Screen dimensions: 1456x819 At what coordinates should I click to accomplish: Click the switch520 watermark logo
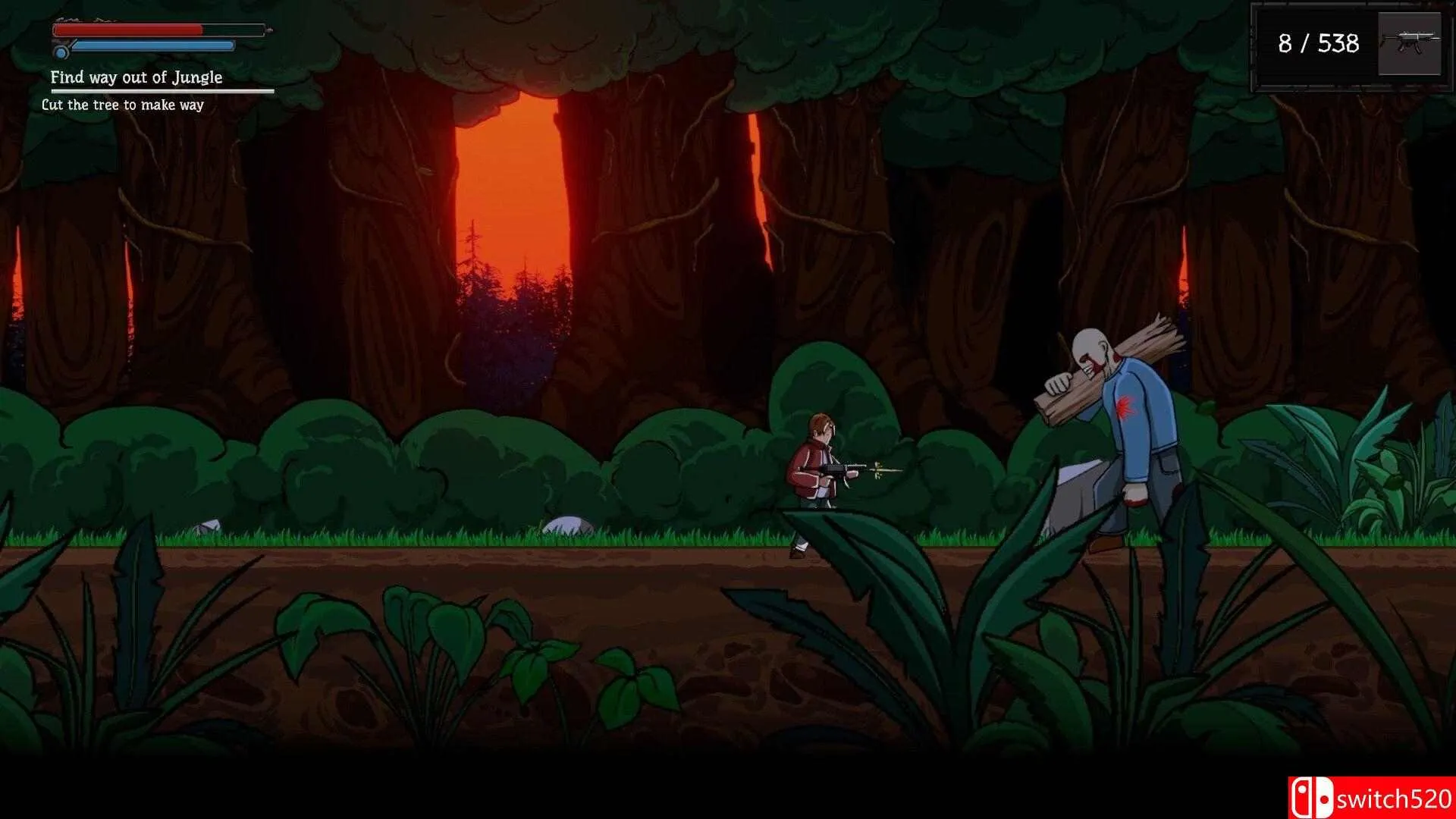click(1371, 798)
